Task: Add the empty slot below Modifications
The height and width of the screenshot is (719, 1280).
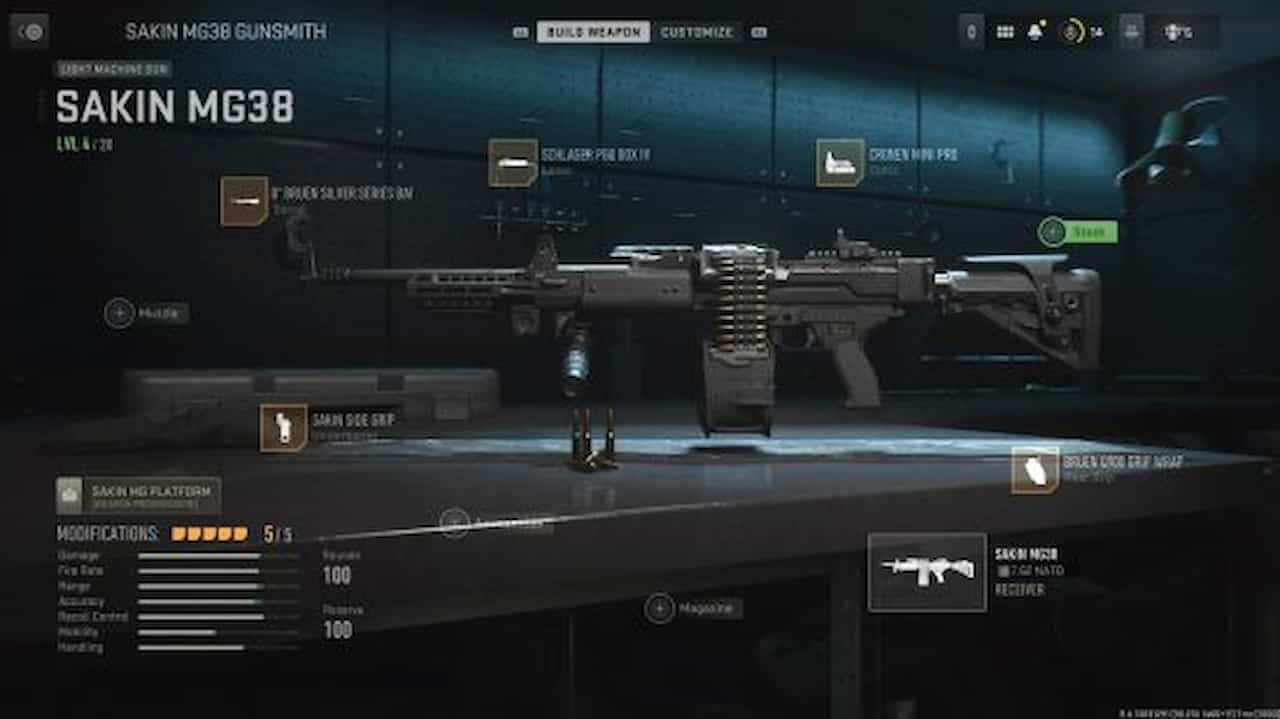Action: [455, 522]
